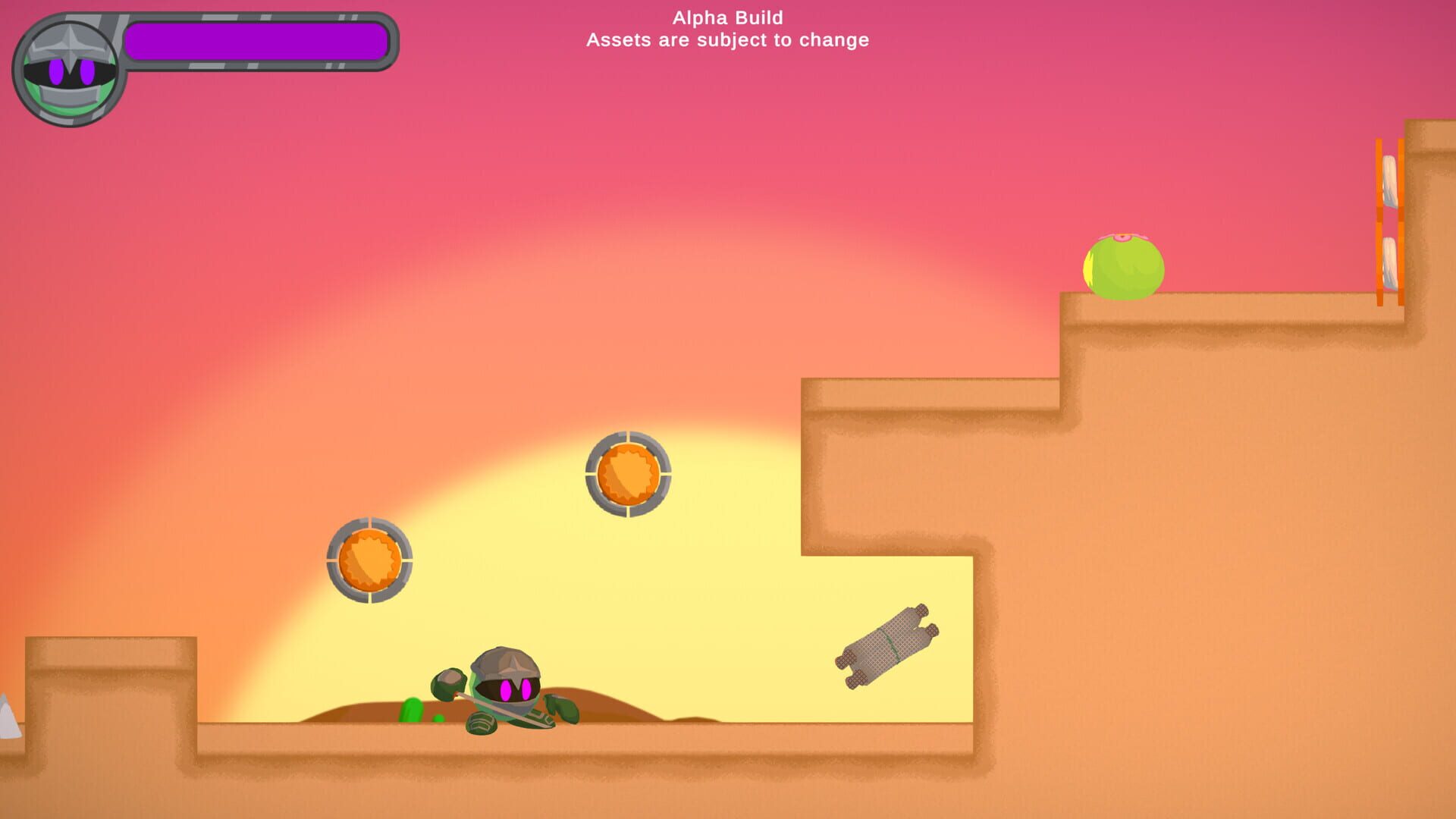Screen dimensions: 1456x819
Task: Toggle the purple health bar display
Action: tap(258, 42)
